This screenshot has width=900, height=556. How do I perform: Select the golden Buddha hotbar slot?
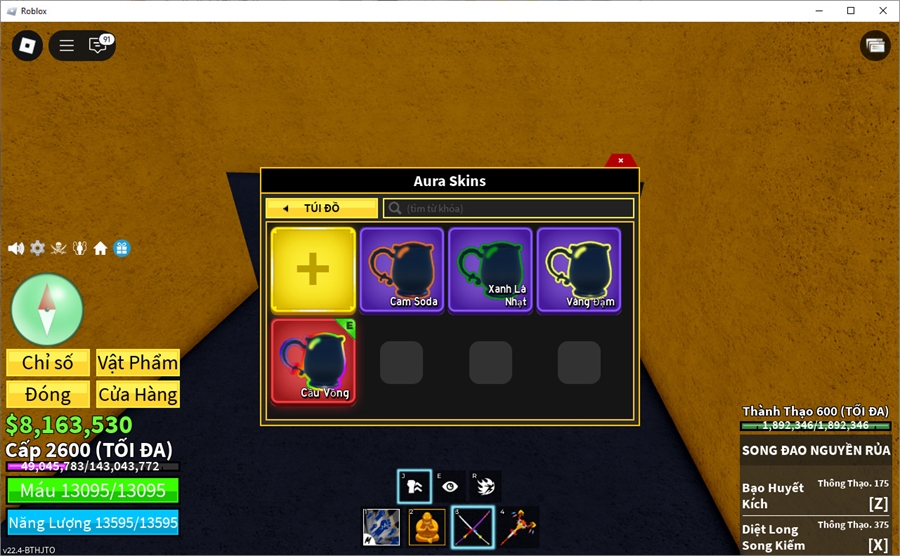[x=427, y=527]
